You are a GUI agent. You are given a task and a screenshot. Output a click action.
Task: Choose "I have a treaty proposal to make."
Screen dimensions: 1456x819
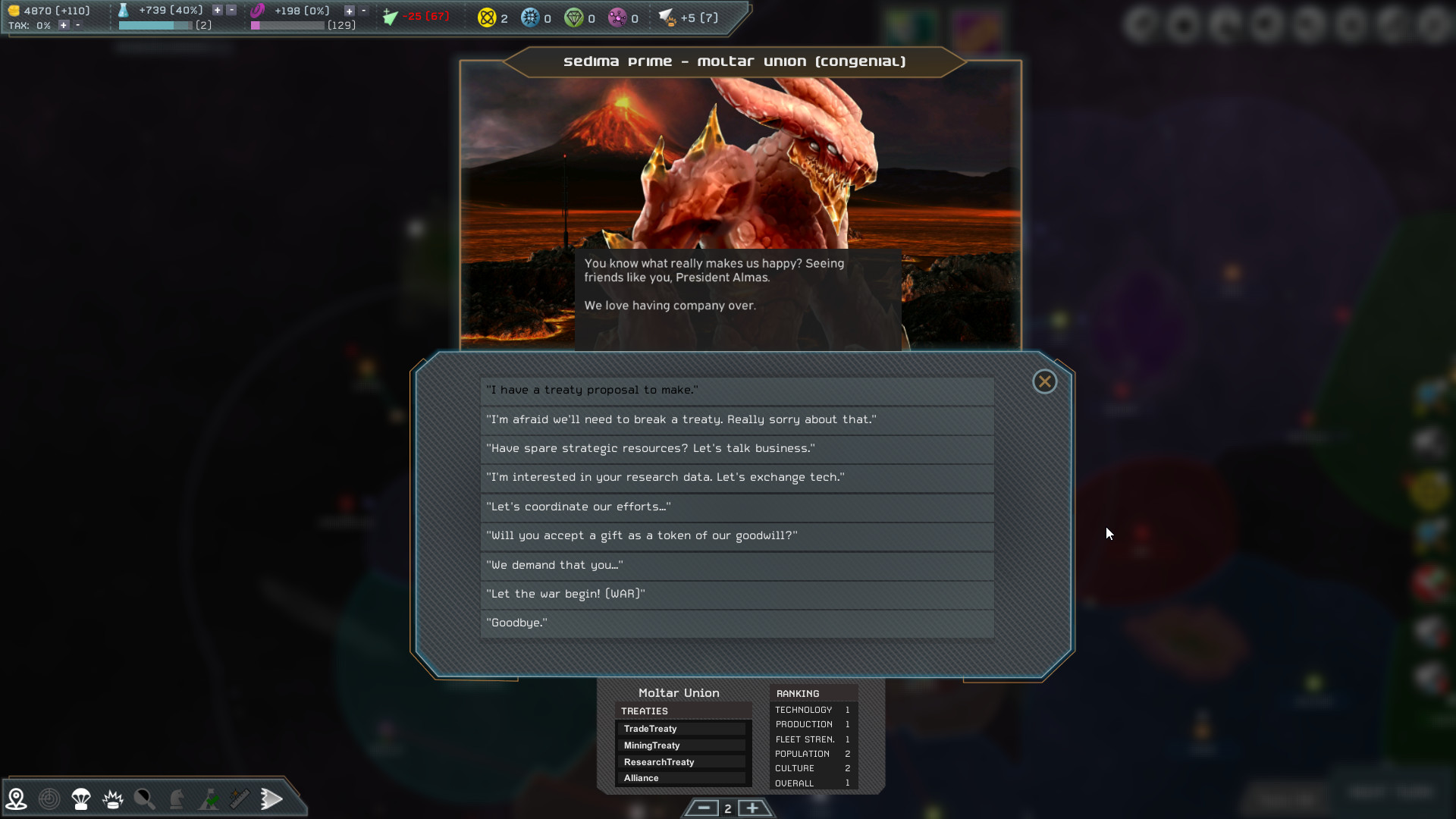pos(736,391)
